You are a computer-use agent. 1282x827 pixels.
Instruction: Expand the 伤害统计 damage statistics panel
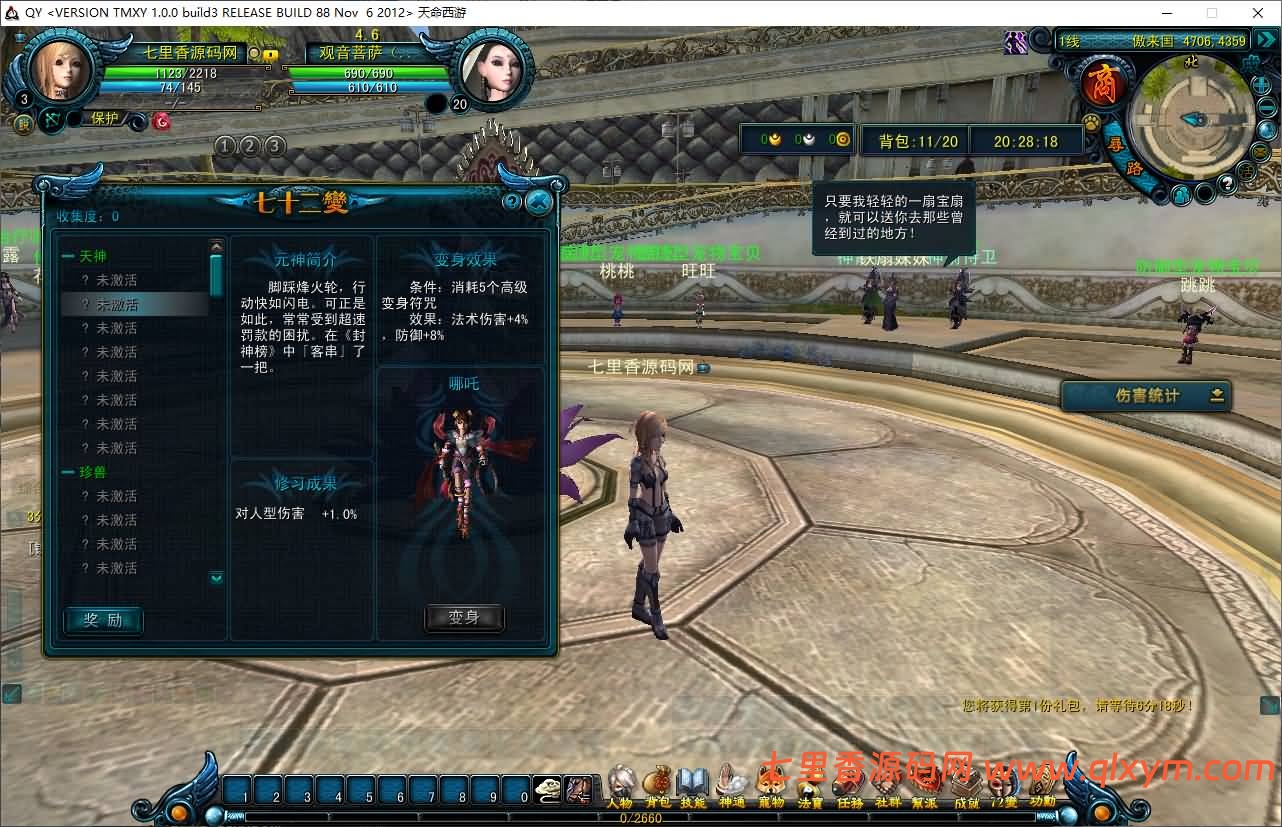(1217, 395)
